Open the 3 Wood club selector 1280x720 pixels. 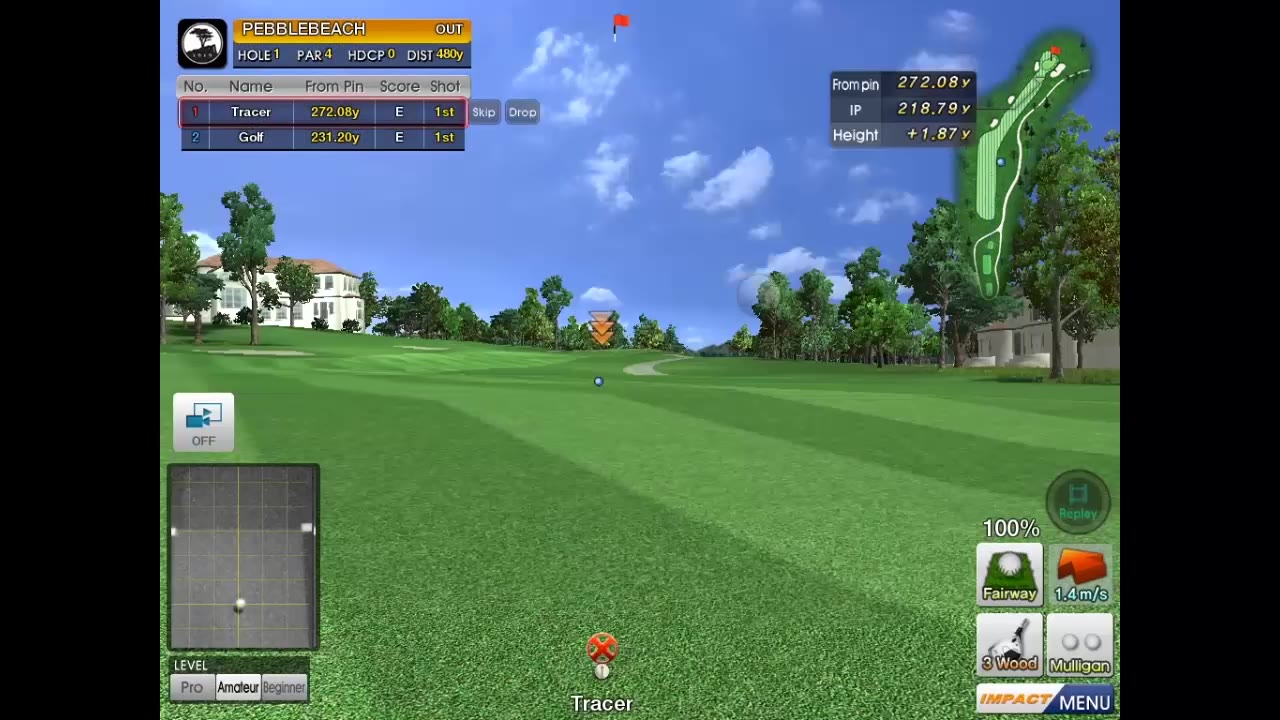(1009, 645)
